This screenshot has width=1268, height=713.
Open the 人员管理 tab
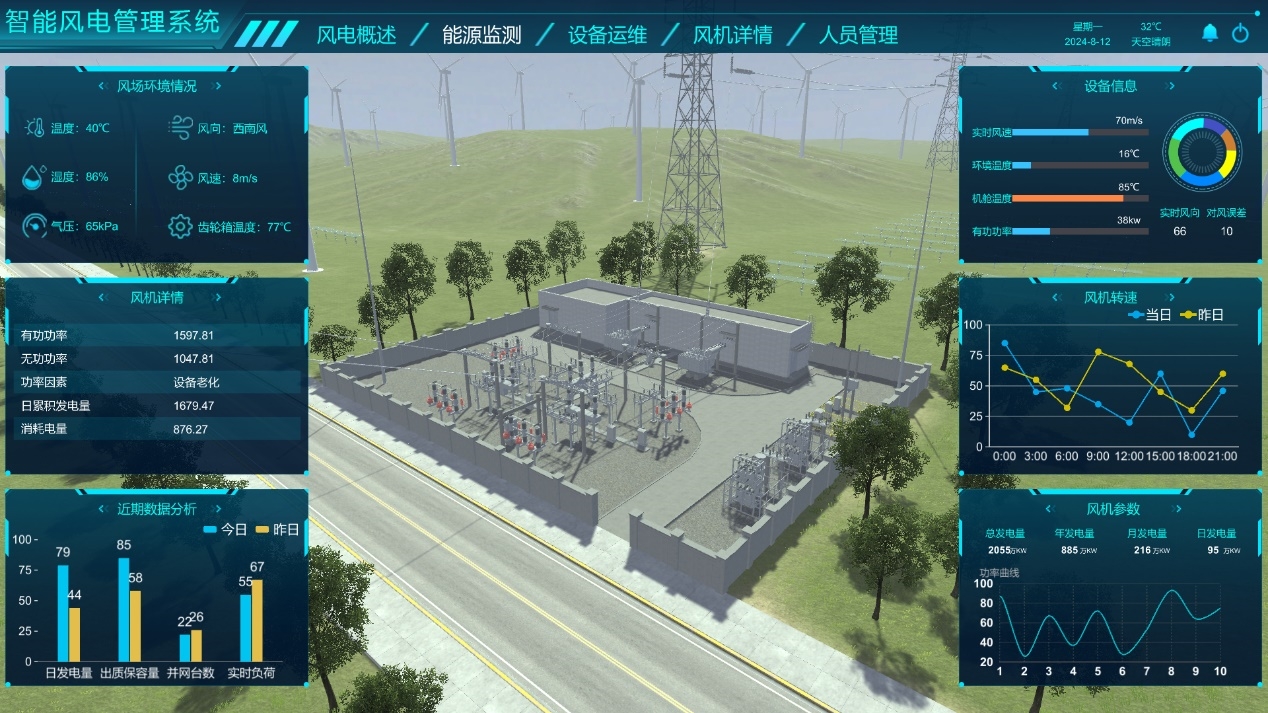[858, 35]
